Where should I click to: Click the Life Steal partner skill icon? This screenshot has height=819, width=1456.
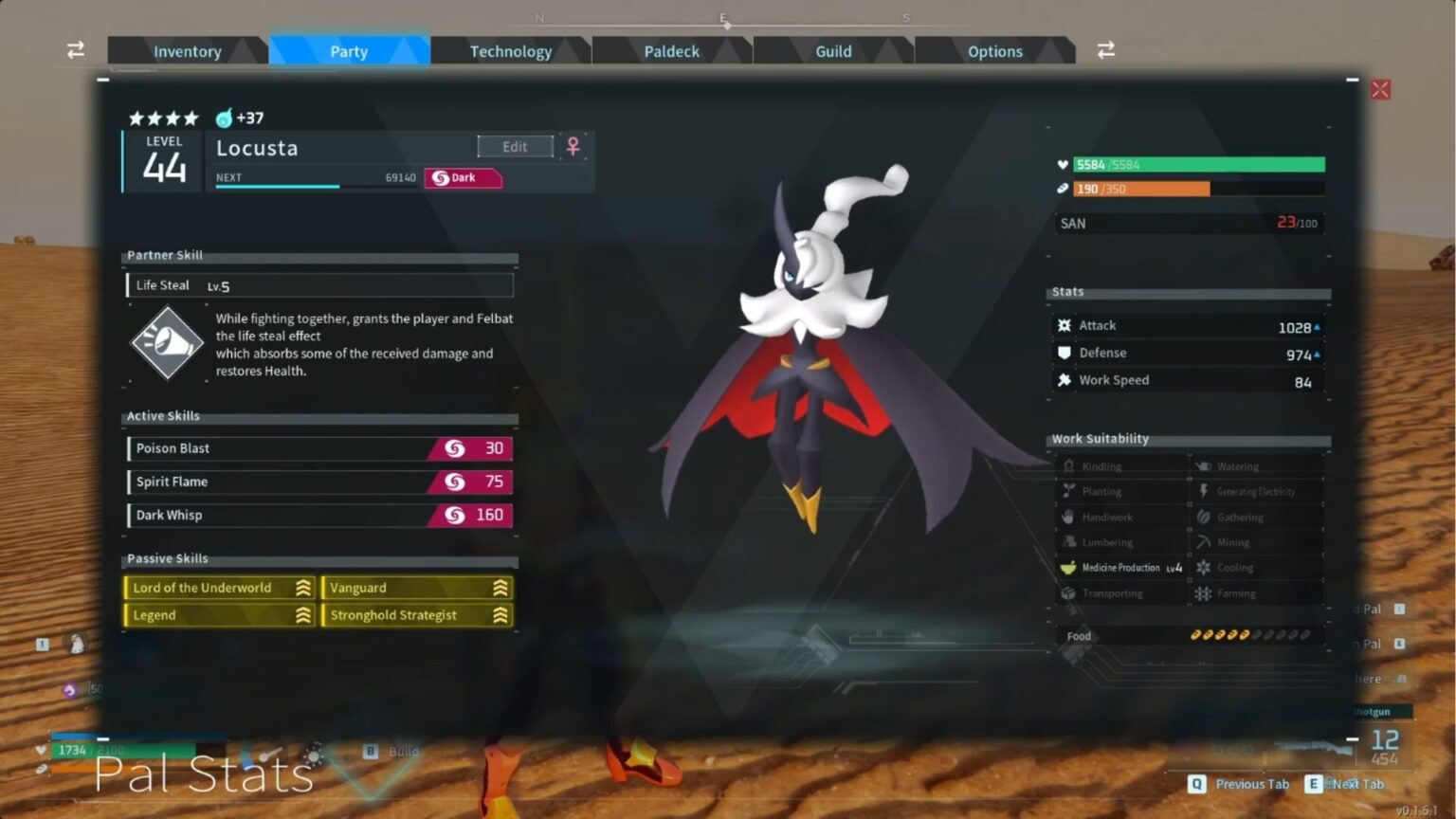tap(167, 342)
